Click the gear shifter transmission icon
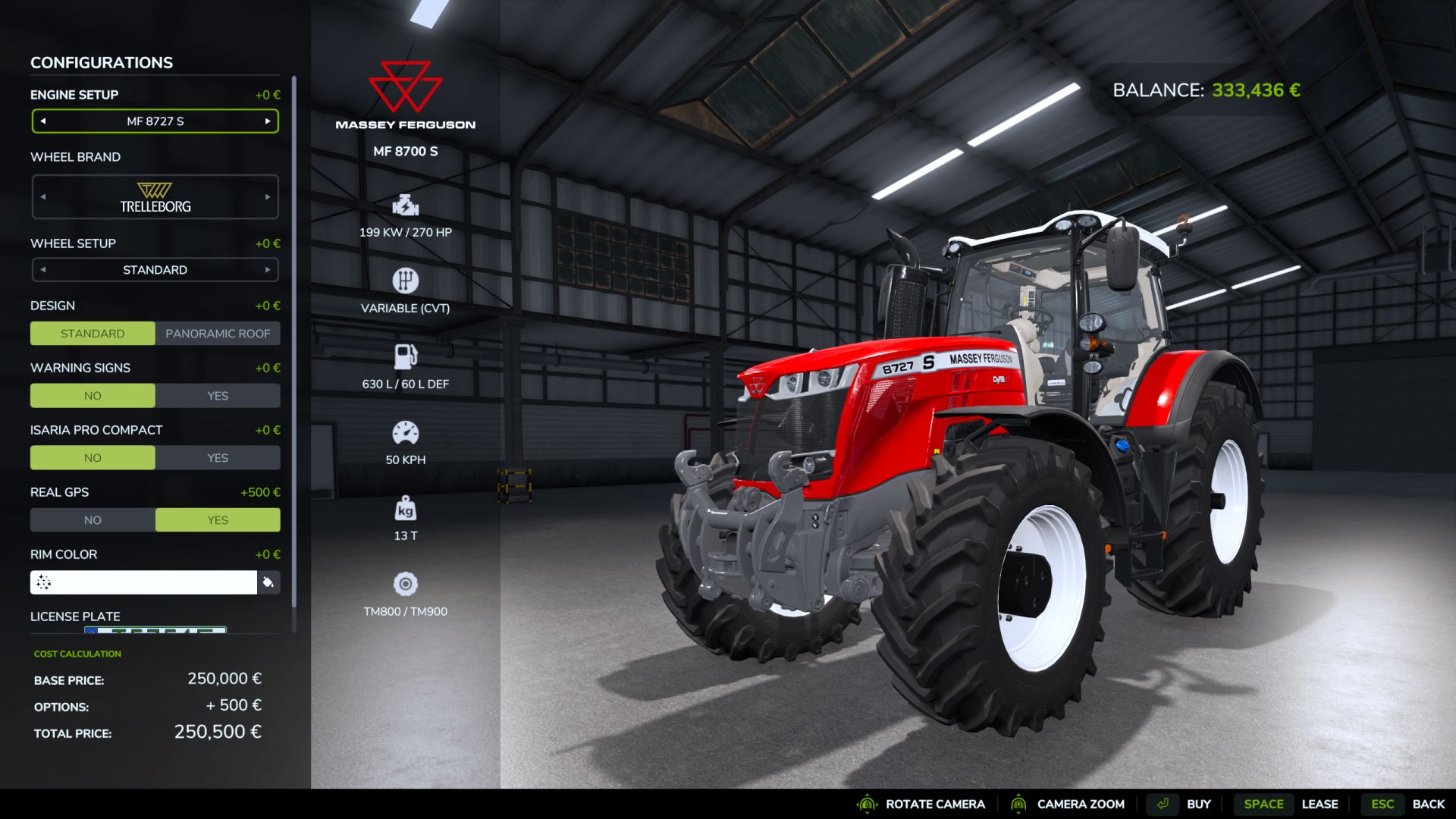 (x=406, y=280)
